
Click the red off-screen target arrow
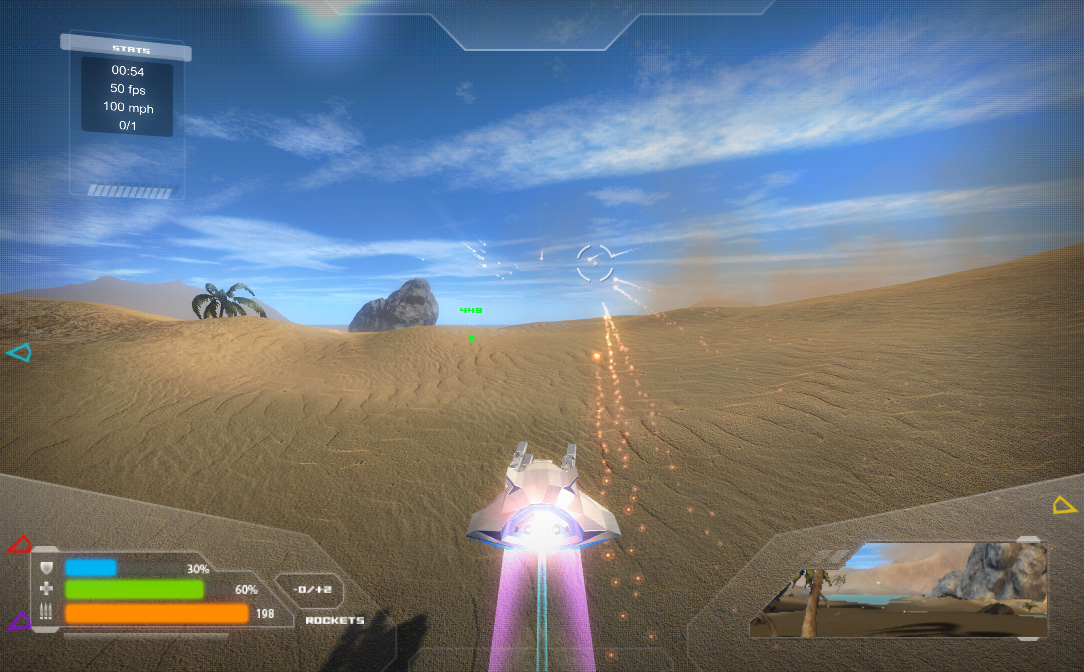[20, 545]
